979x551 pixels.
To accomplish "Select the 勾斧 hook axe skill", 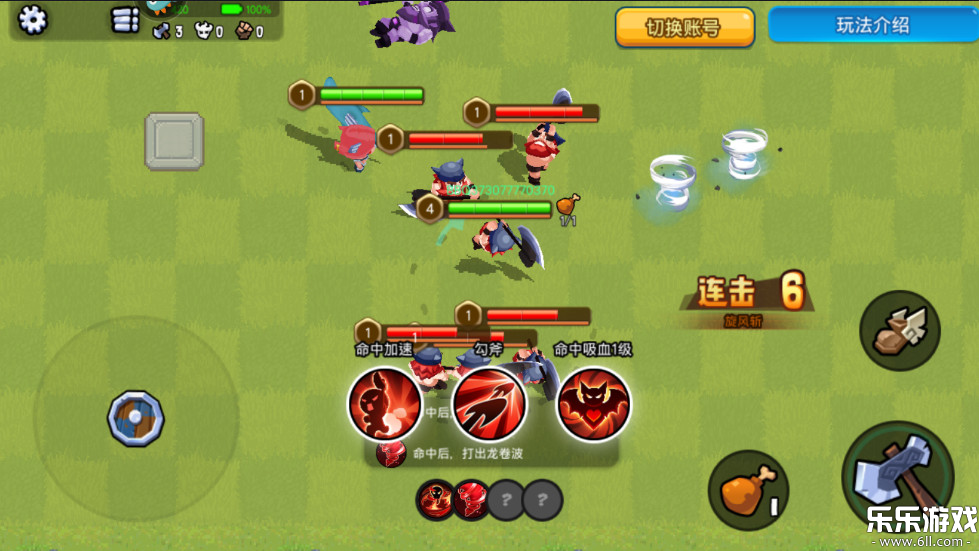I will pos(489,403).
